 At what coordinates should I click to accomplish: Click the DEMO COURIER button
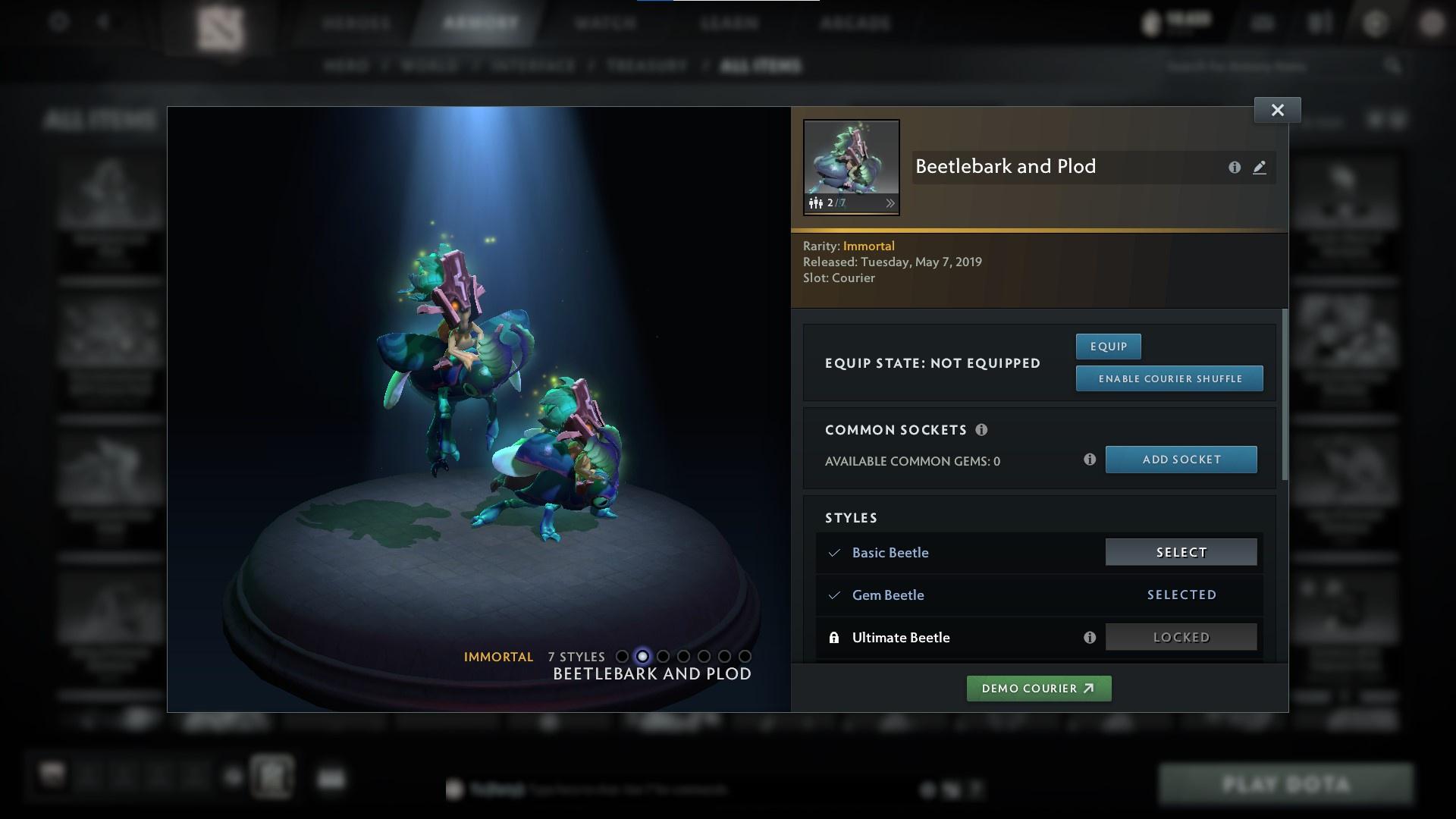(x=1038, y=688)
